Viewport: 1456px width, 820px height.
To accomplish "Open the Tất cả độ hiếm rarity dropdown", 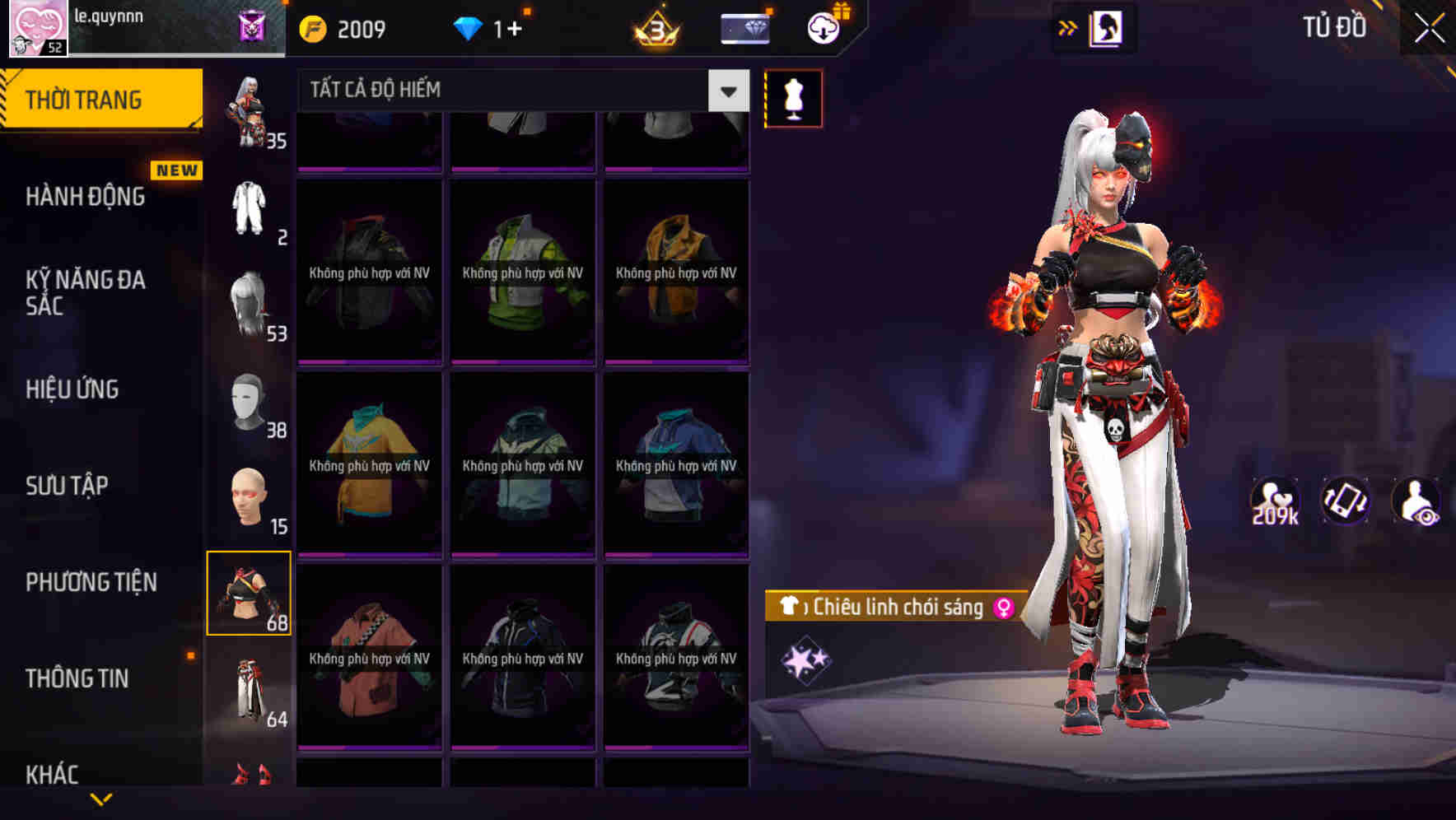I will click(x=517, y=91).
